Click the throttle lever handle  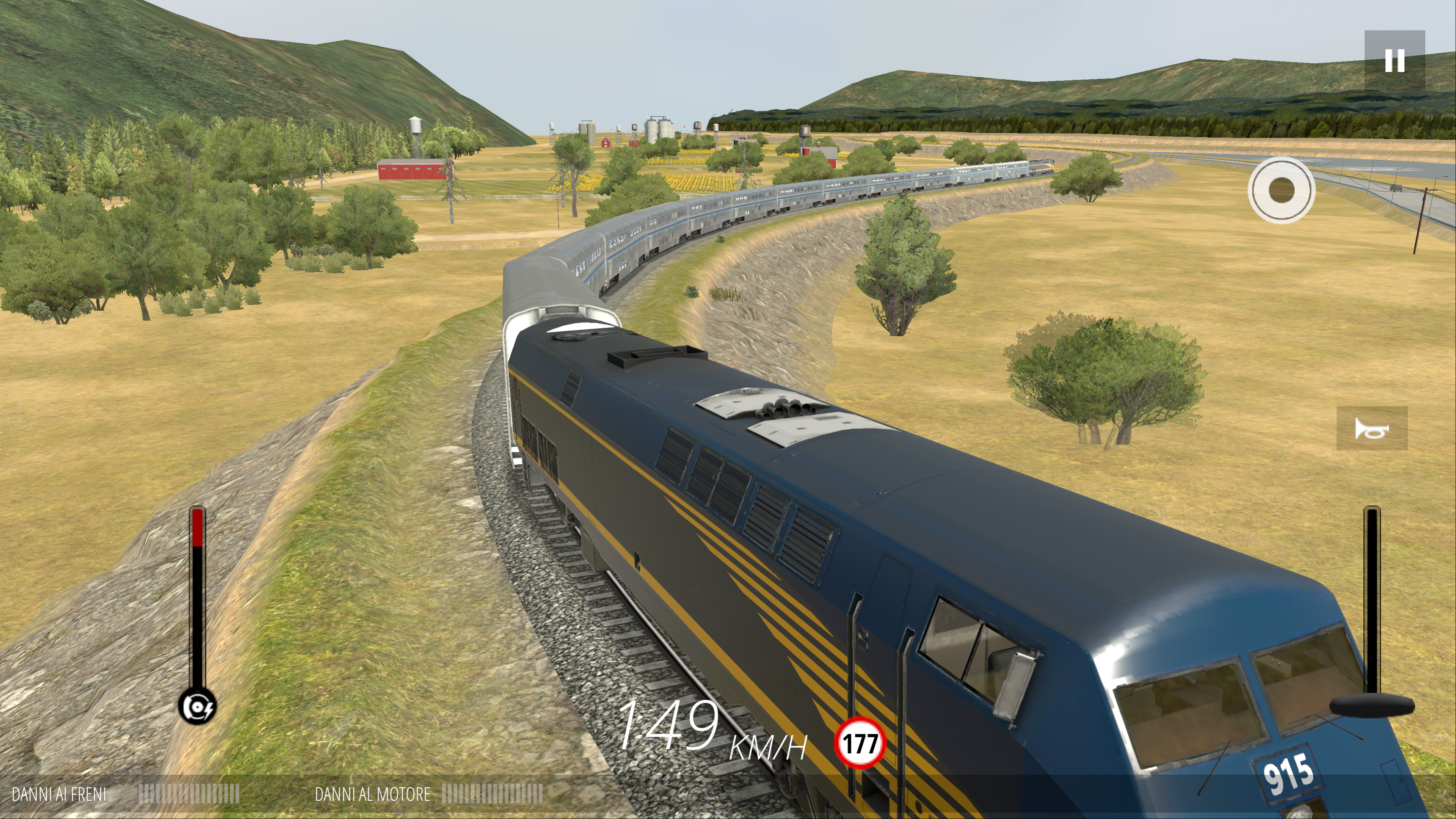[1372, 705]
